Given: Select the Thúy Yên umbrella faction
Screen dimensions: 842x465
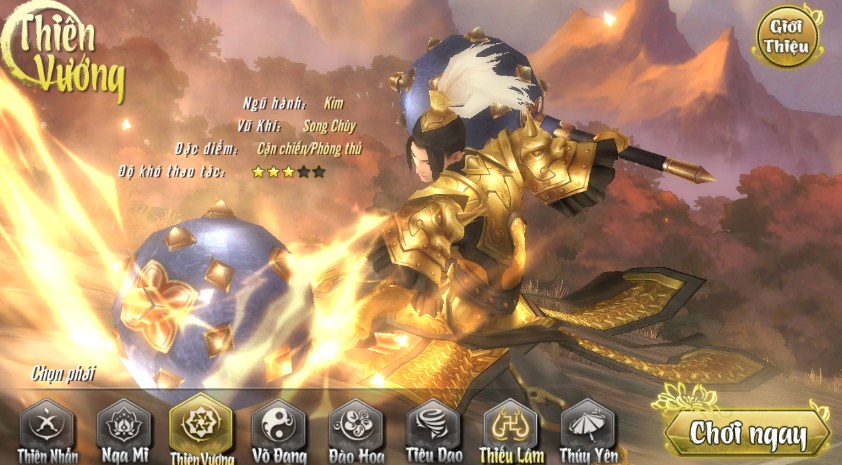Looking at the screenshot, I should [x=587, y=426].
